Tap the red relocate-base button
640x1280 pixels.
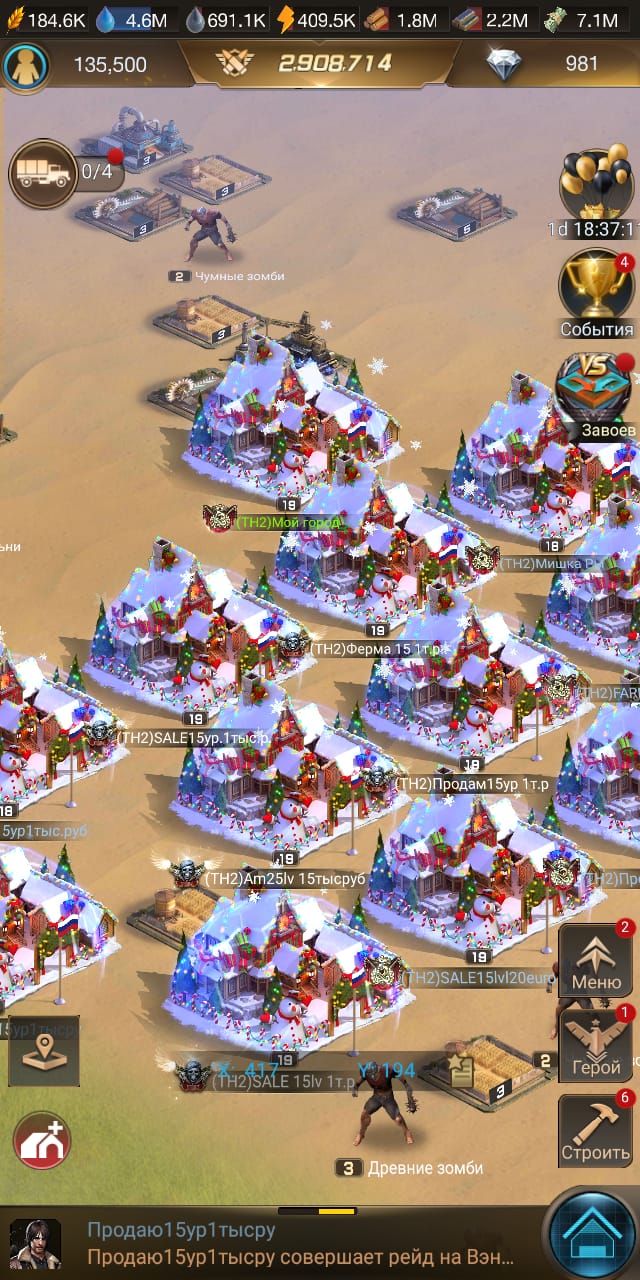point(42,1141)
